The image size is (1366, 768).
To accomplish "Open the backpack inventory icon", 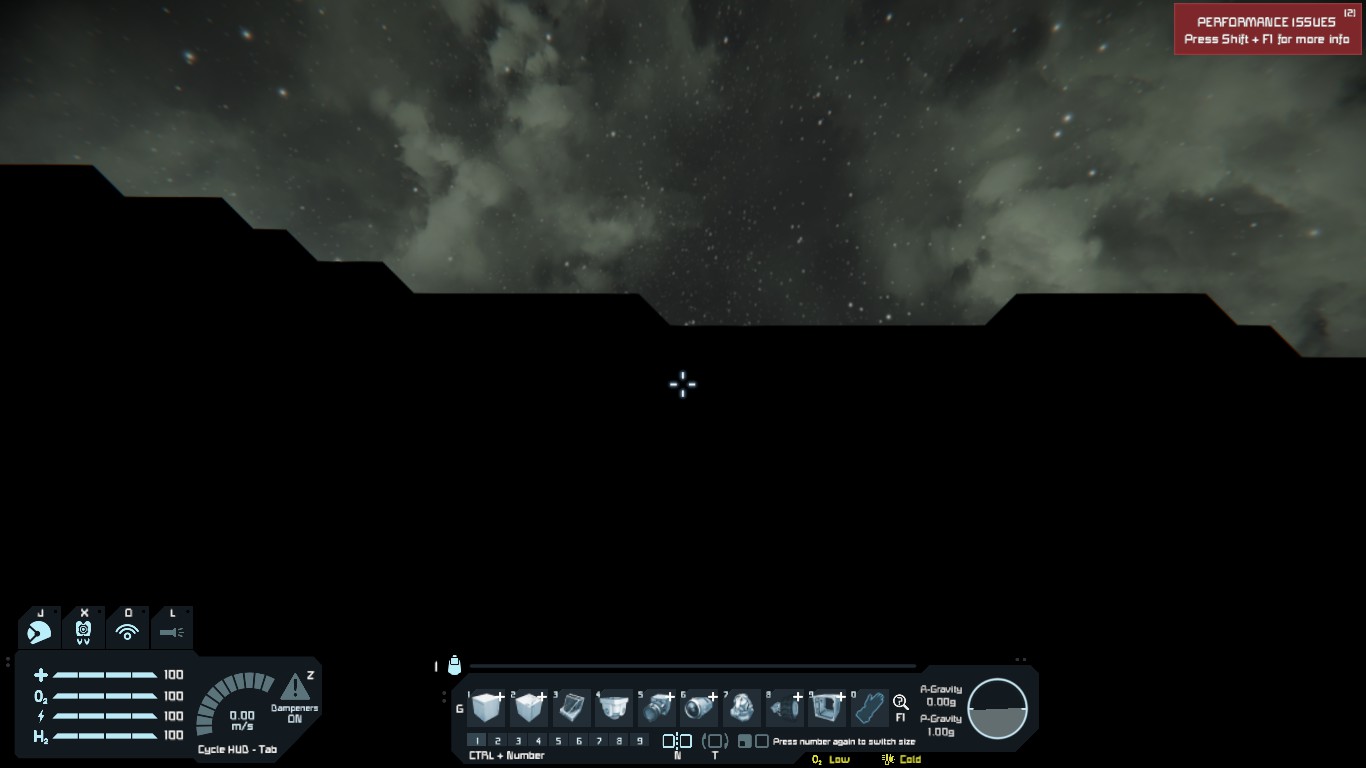I will pyautogui.click(x=454, y=666).
